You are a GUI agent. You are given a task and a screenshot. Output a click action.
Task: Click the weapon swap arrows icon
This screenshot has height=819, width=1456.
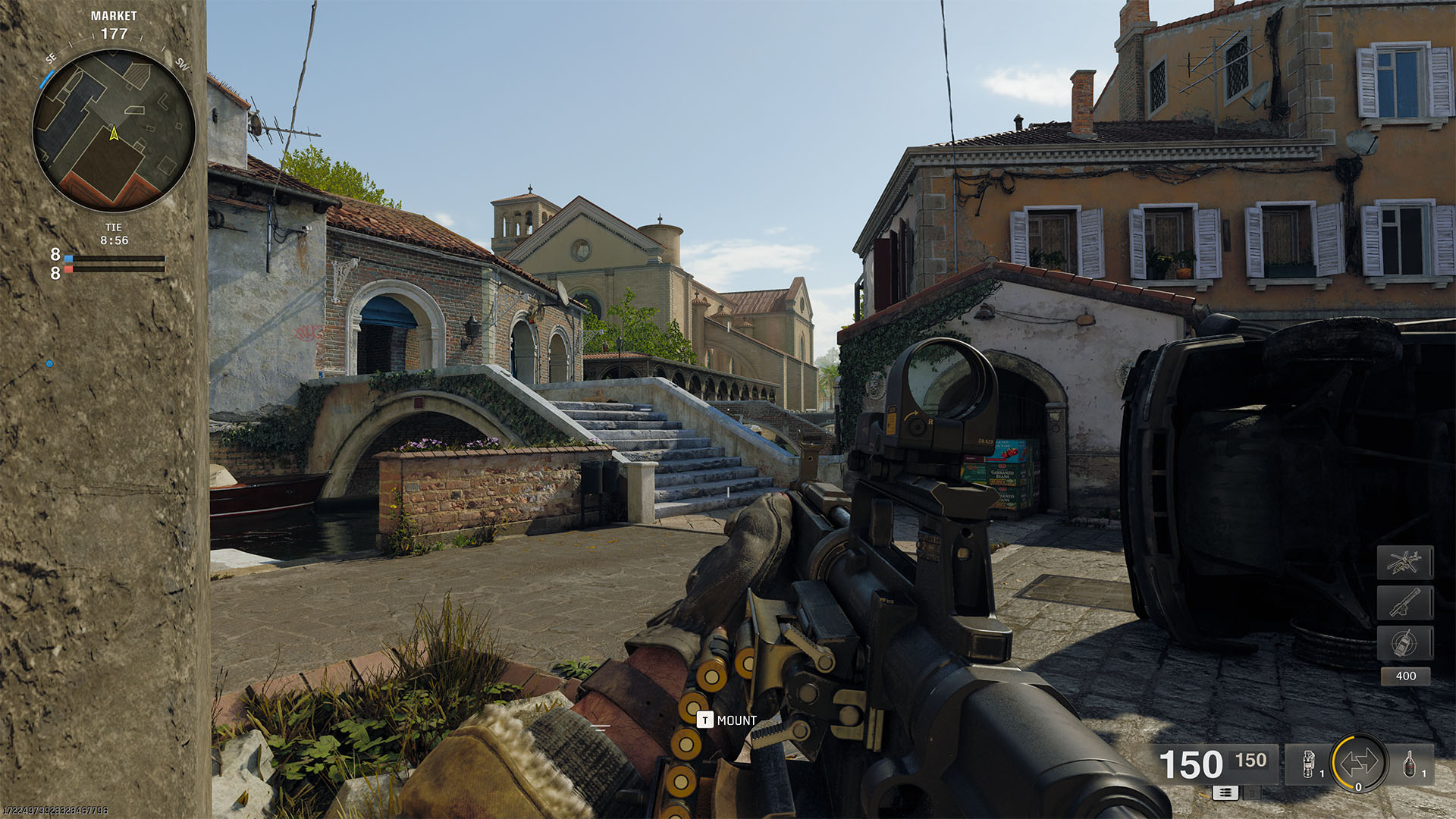click(1359, 763)
